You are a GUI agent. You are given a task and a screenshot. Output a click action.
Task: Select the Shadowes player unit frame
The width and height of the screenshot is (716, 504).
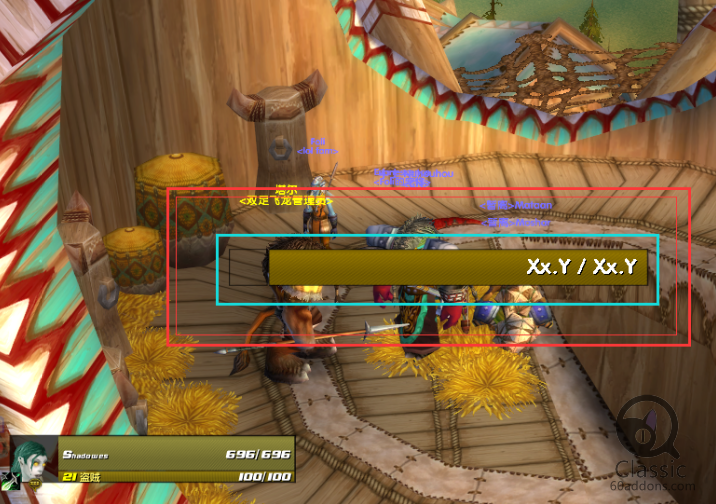(176, 461)
